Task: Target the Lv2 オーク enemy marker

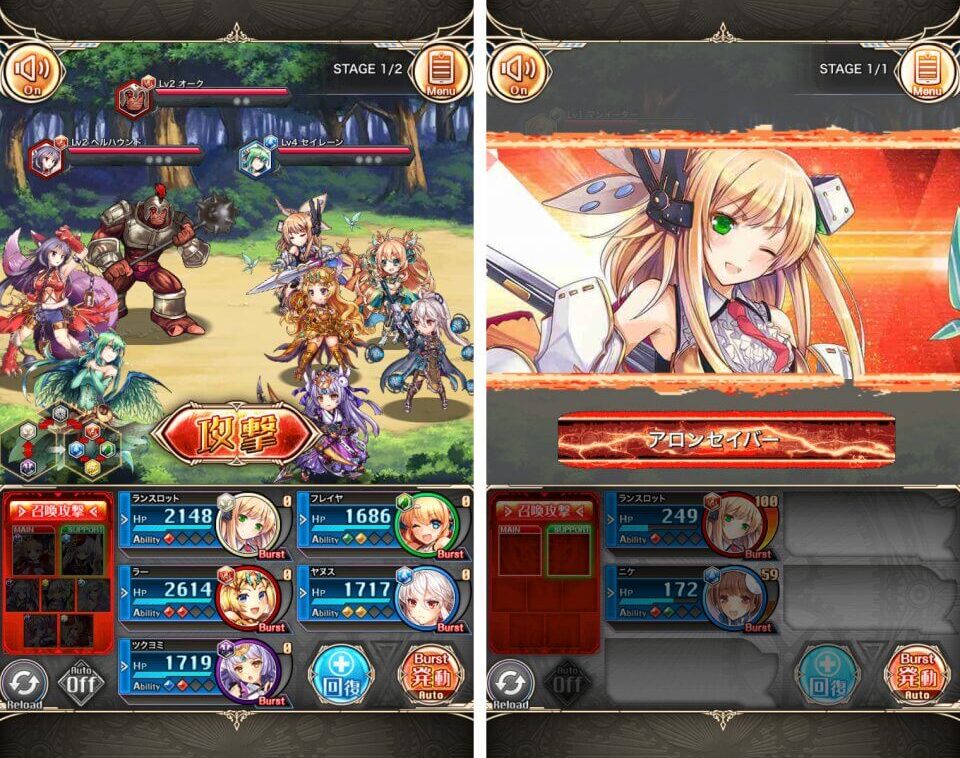Action: click(131, 97)
